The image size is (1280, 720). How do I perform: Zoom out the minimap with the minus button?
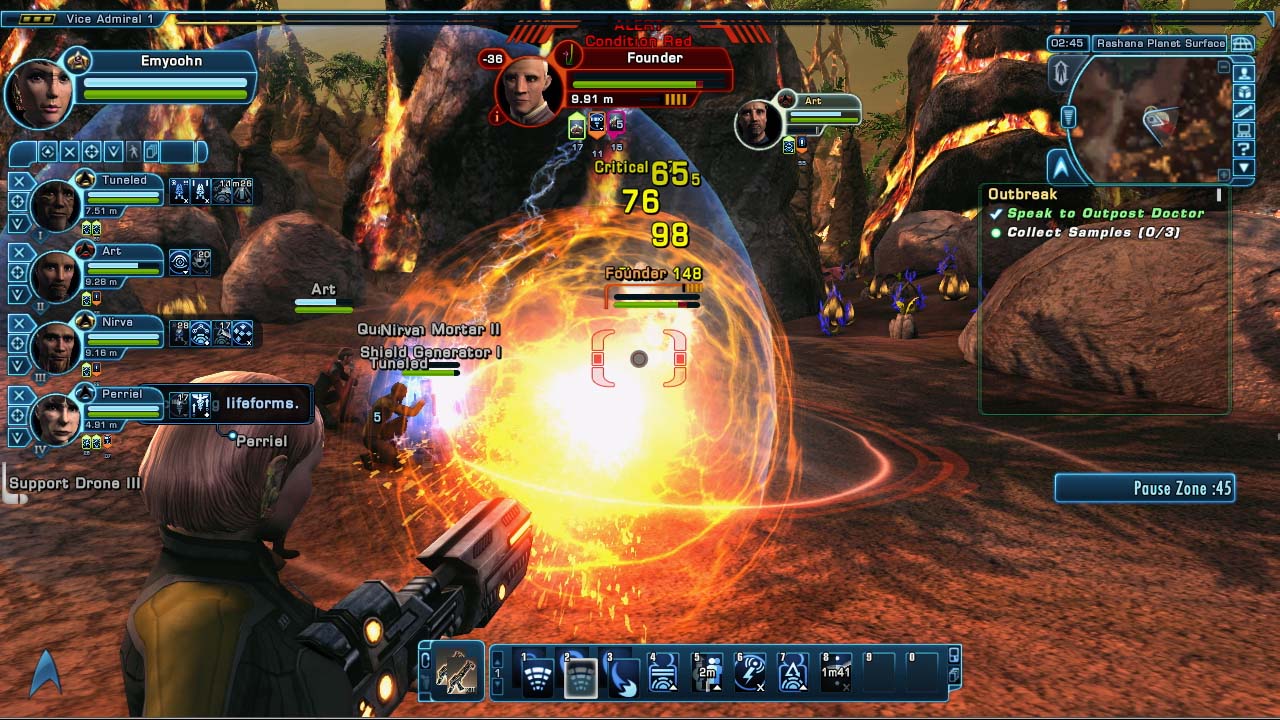[x=1224, y=66]
